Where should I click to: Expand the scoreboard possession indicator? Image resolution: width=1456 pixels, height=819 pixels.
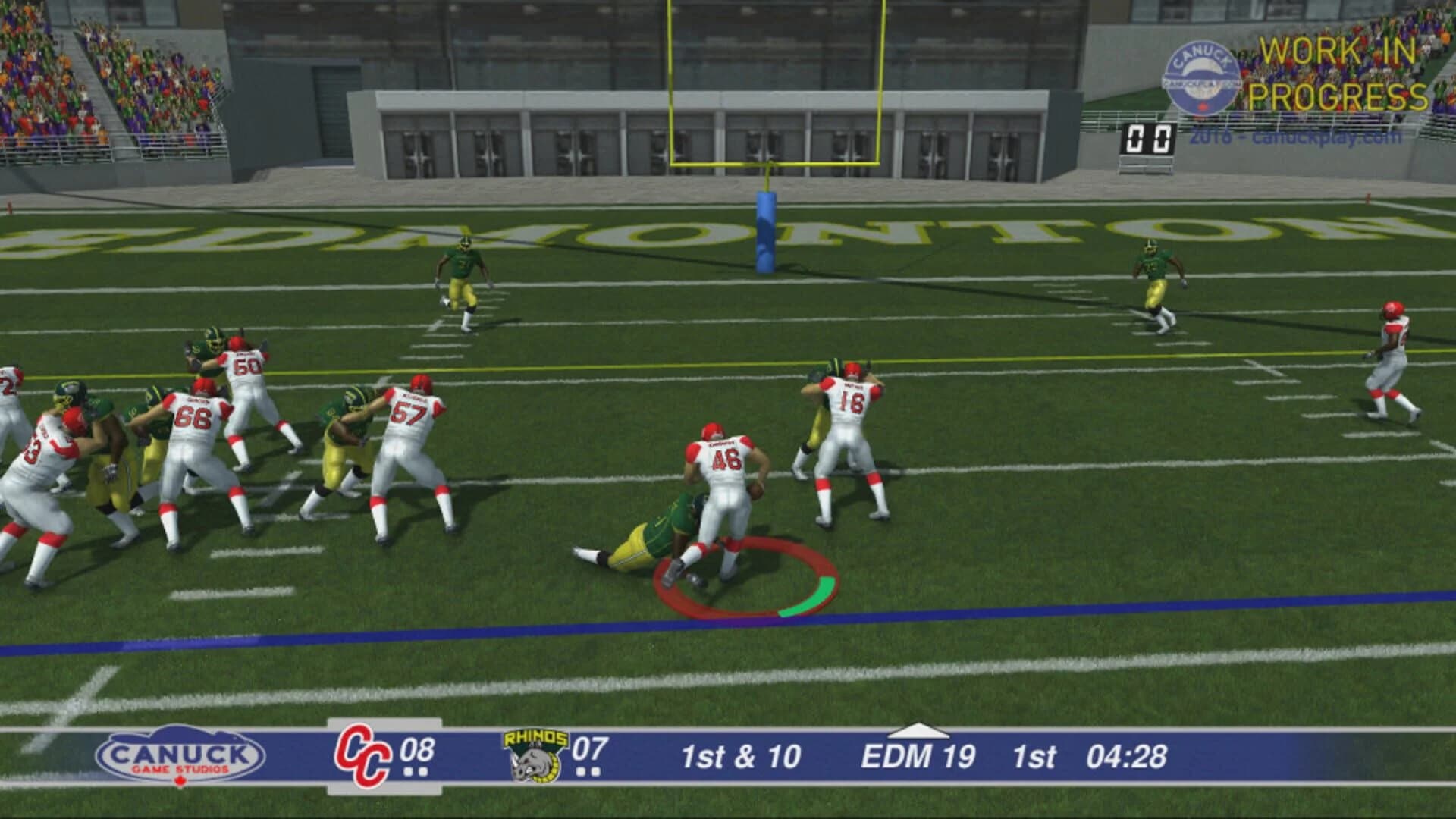tap(921, 733)
